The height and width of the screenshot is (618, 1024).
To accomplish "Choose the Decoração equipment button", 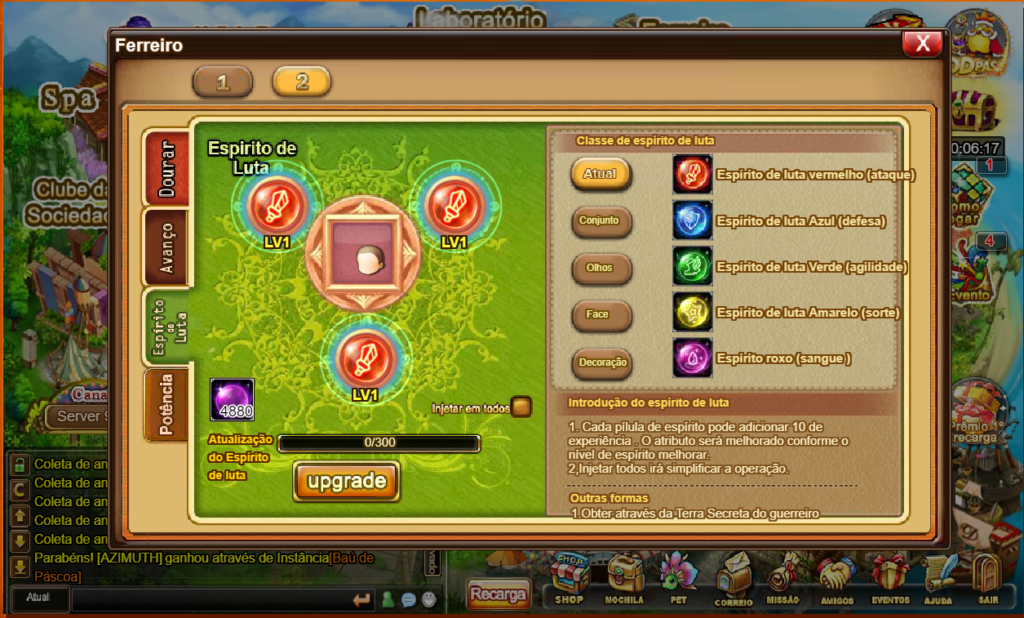I will tap(600, 362).
